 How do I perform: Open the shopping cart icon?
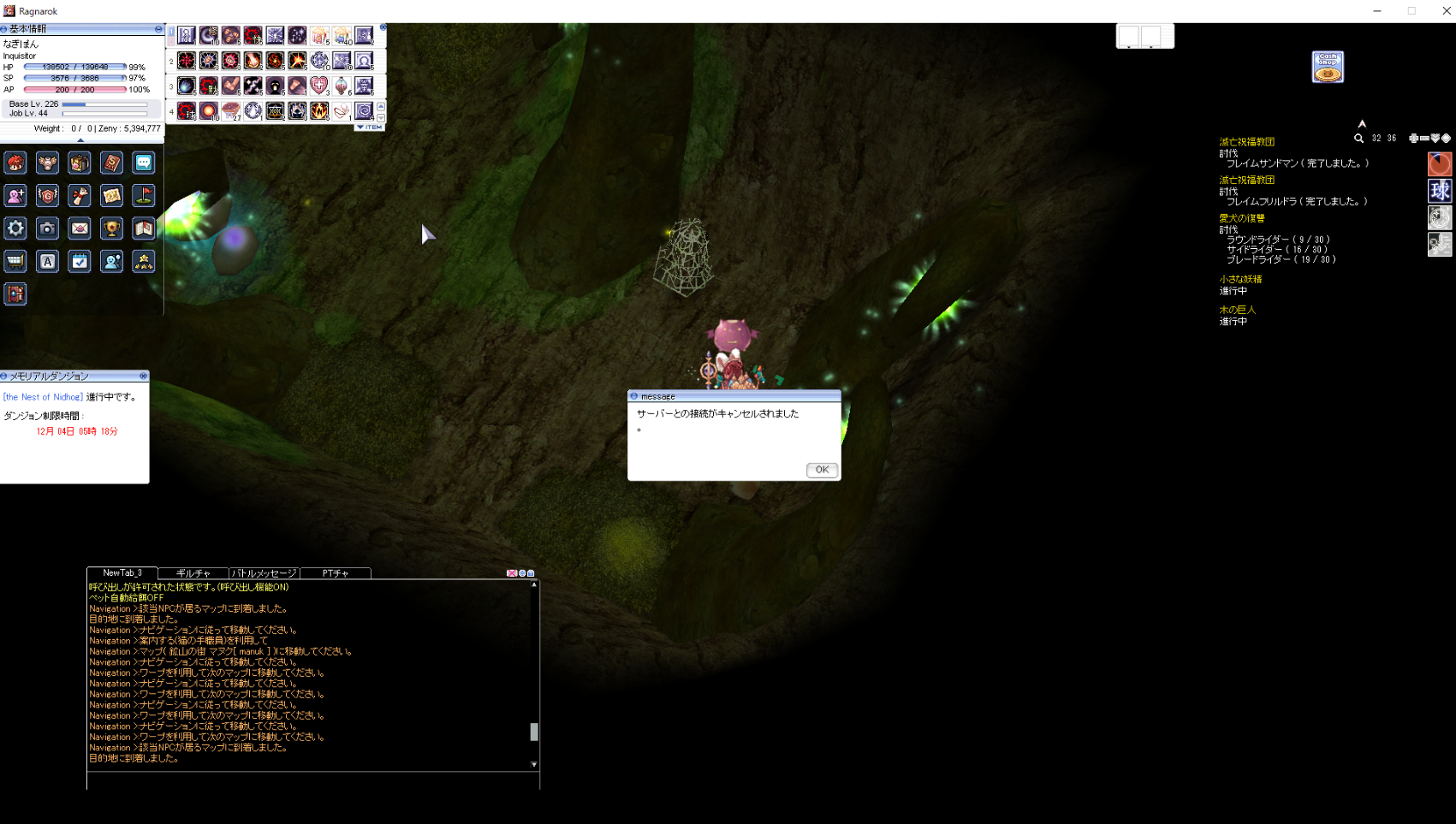click(15, 262)
